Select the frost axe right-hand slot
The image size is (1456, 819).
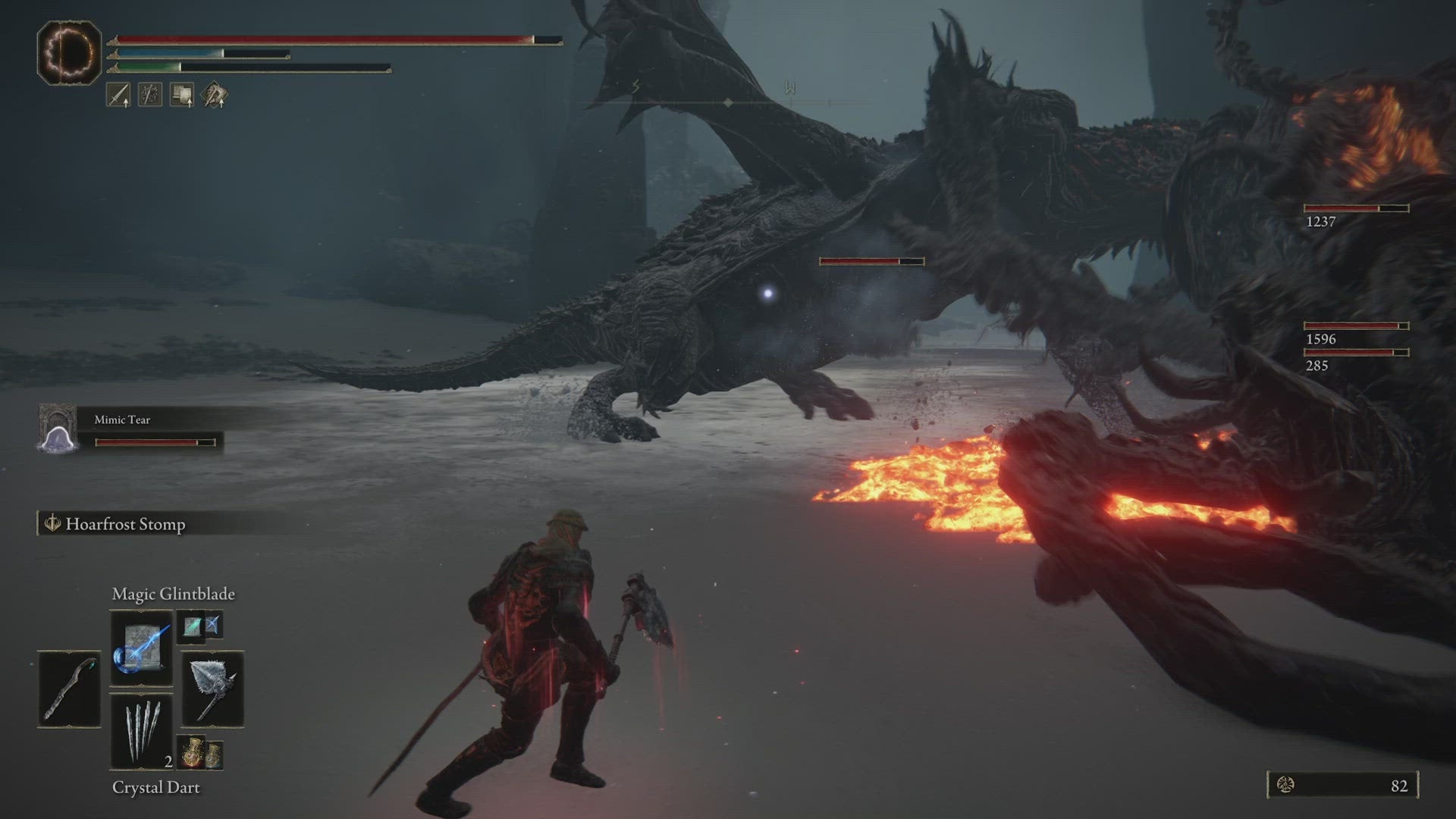click(x=212, y=689)
